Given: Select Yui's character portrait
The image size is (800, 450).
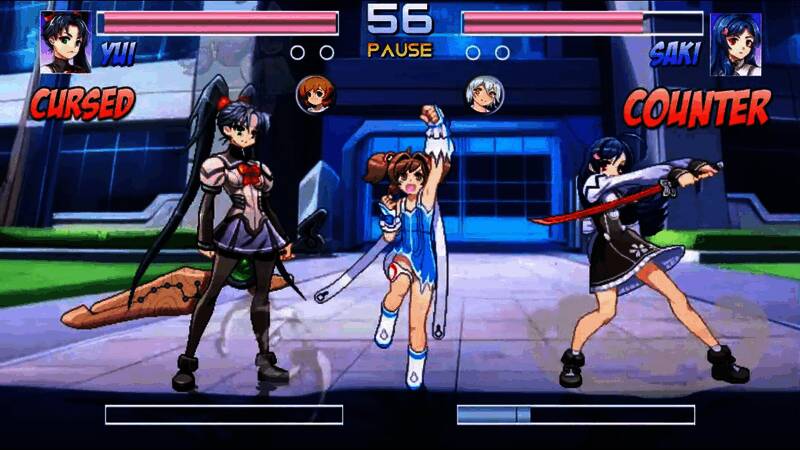Looking at the screenshot, I should pyautogui.click(x=66, y=42).
